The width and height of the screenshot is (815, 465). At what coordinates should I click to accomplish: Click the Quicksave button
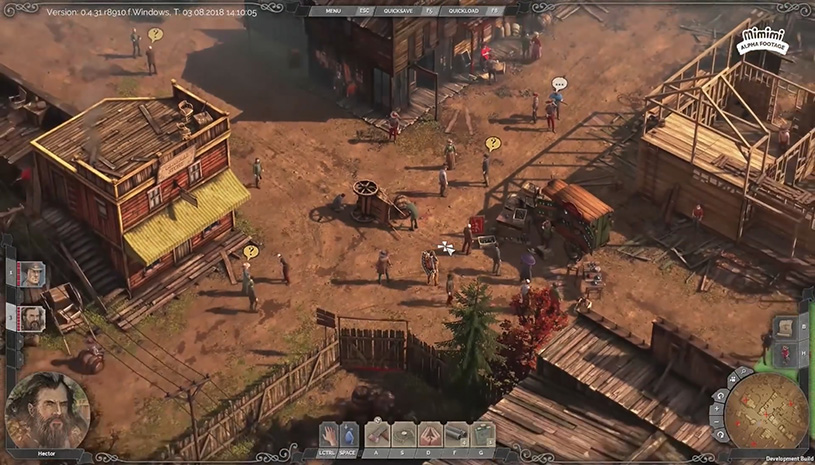coord(405,9)
